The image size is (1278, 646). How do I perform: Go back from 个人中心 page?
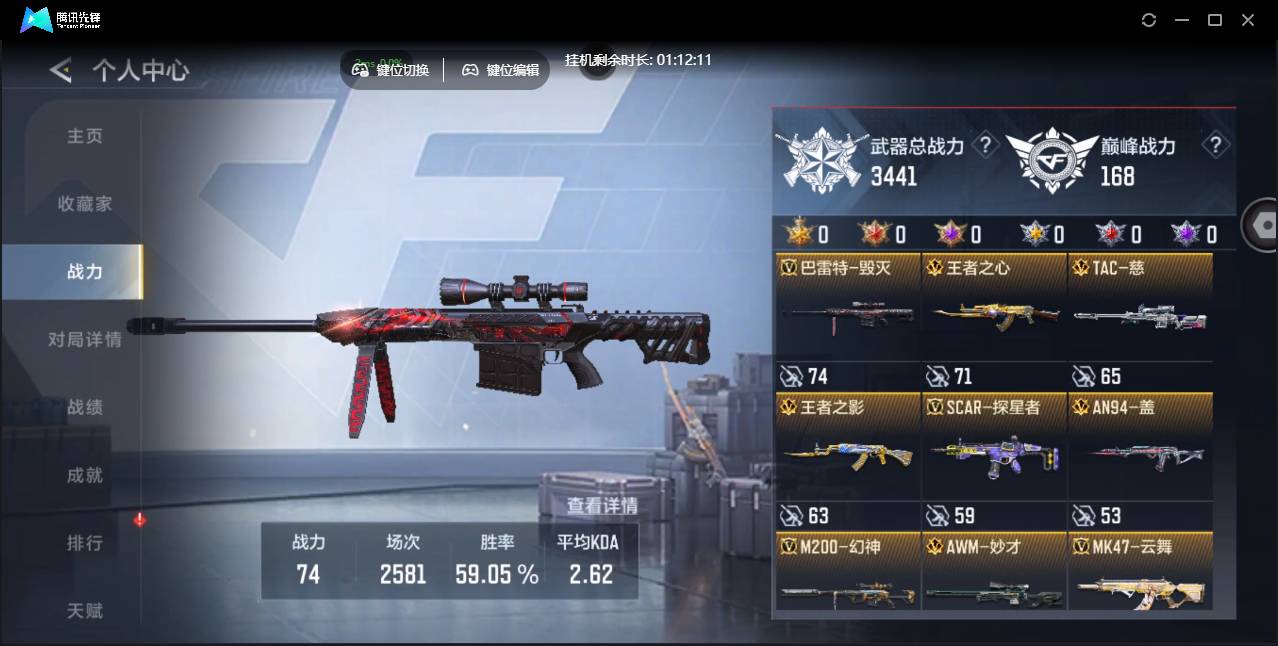click(x=61, y=70)
